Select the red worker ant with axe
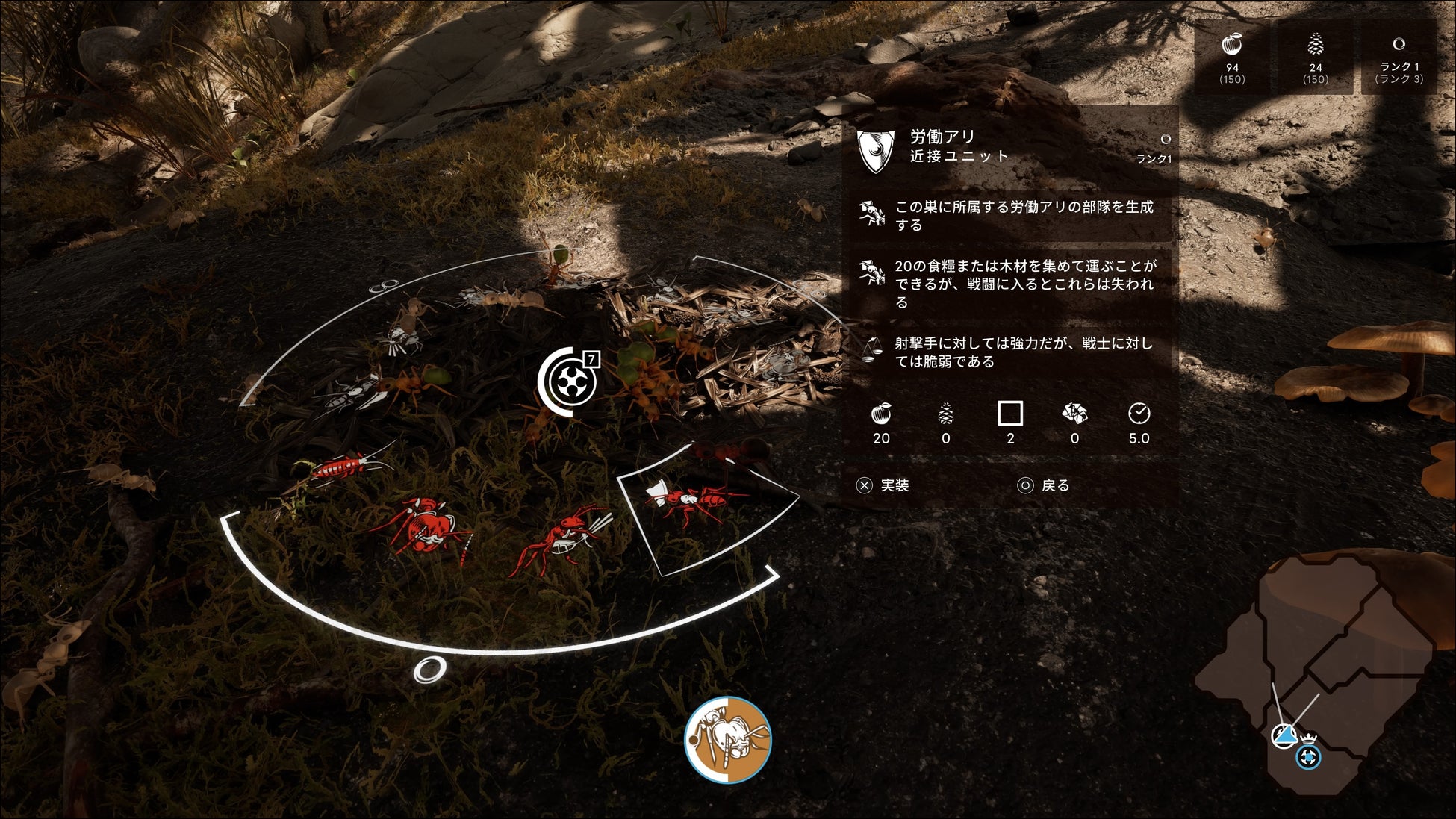Image resolution: width=1456 pixels, height=819 pixels. click(694, 499)
